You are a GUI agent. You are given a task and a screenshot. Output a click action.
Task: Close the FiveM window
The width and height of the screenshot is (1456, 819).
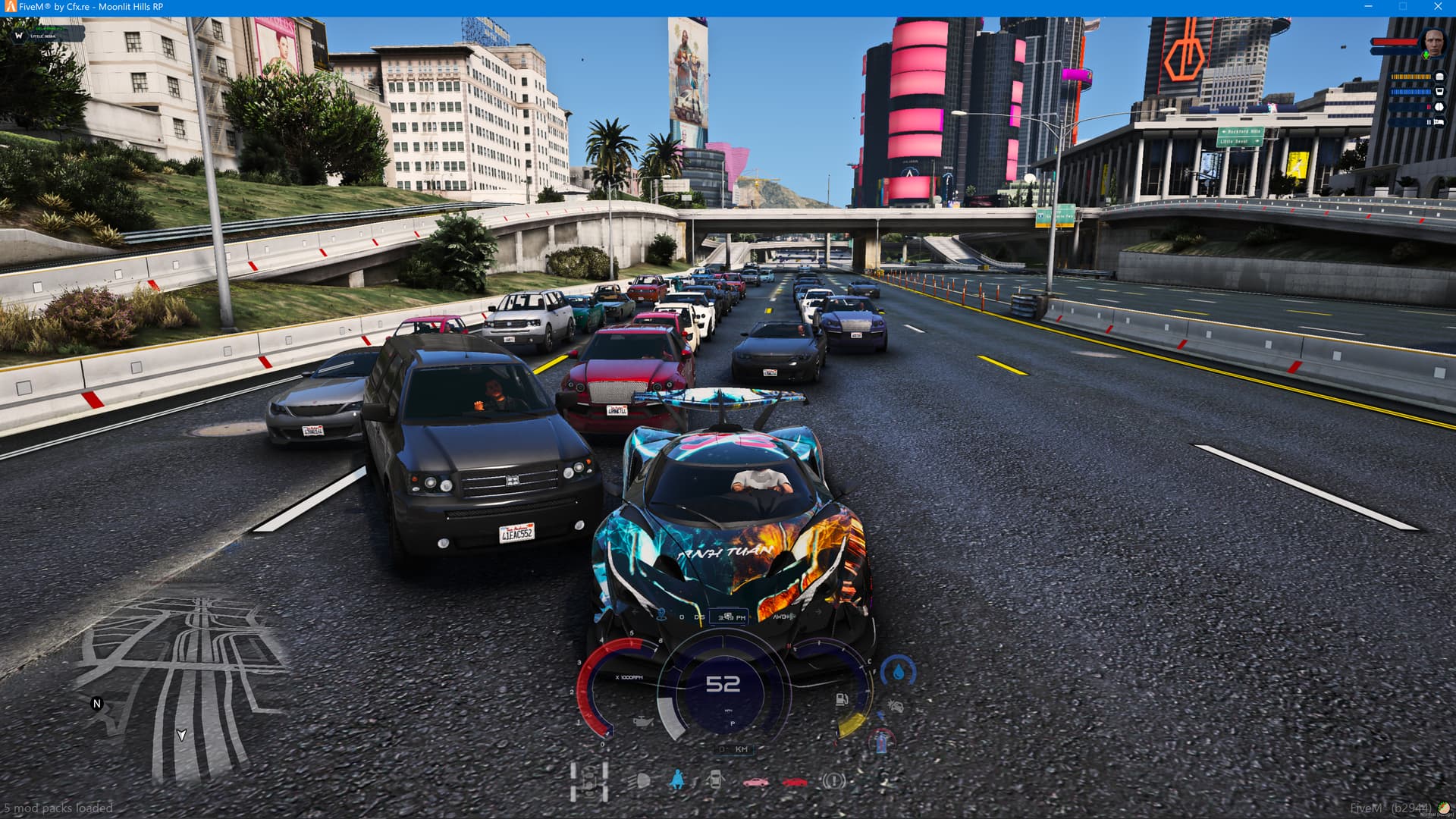coord(1438,7)
